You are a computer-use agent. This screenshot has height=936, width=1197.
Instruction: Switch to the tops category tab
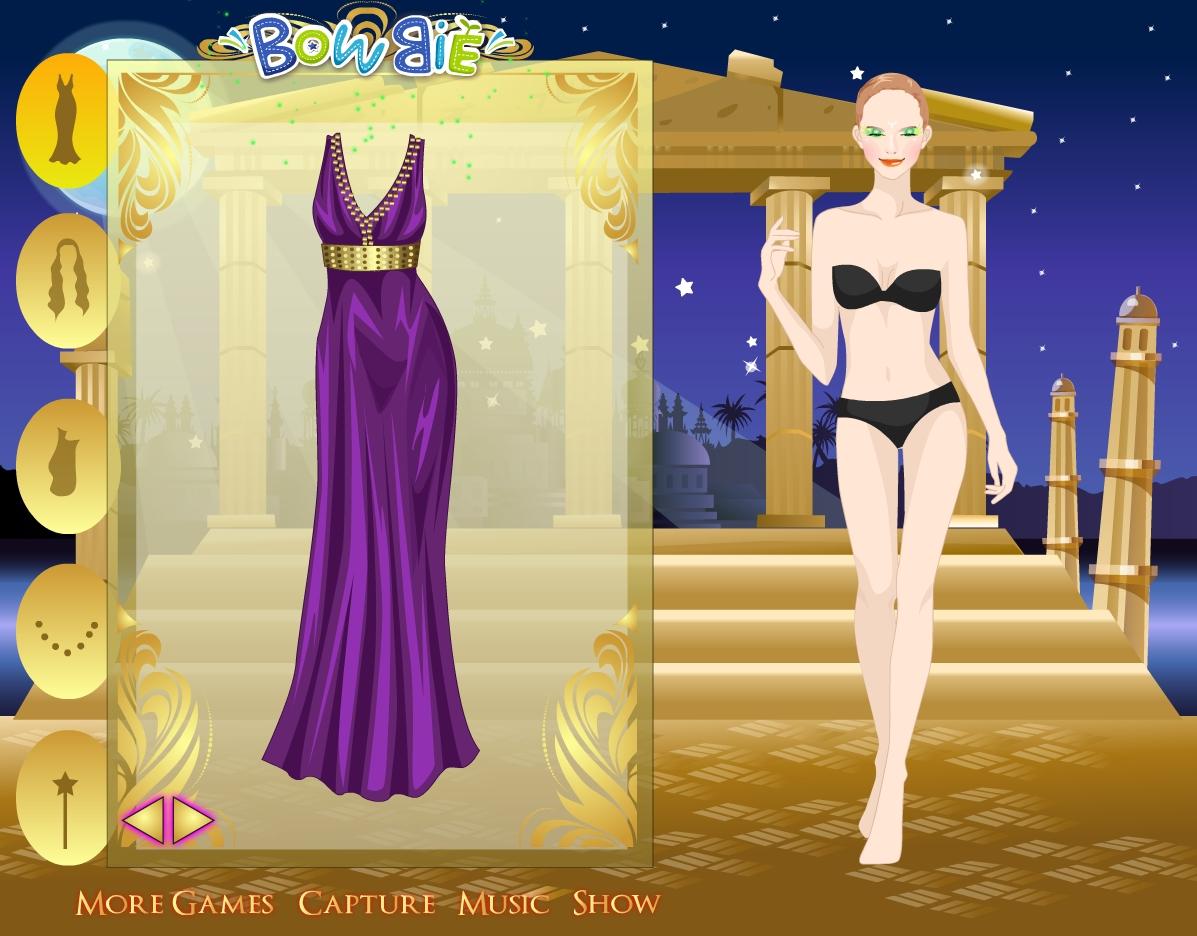click(62, 463)
